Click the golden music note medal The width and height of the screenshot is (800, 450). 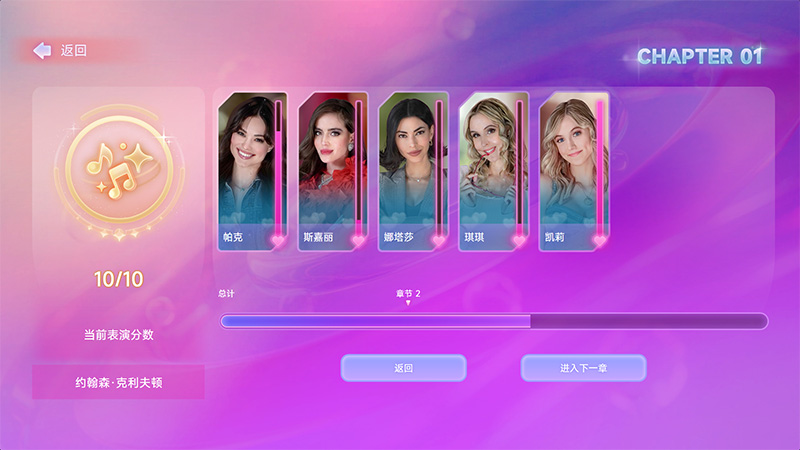[118, 172]
